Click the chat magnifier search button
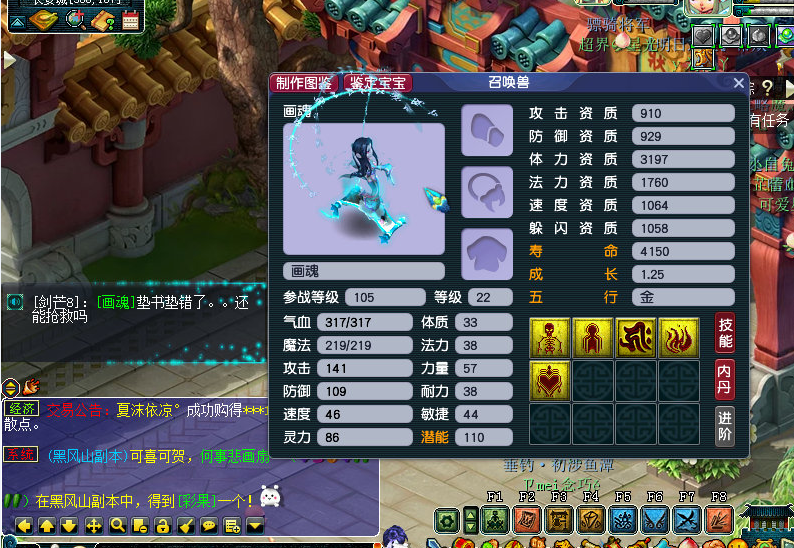This screenshot has width=794, height=548. click(117, 526)
